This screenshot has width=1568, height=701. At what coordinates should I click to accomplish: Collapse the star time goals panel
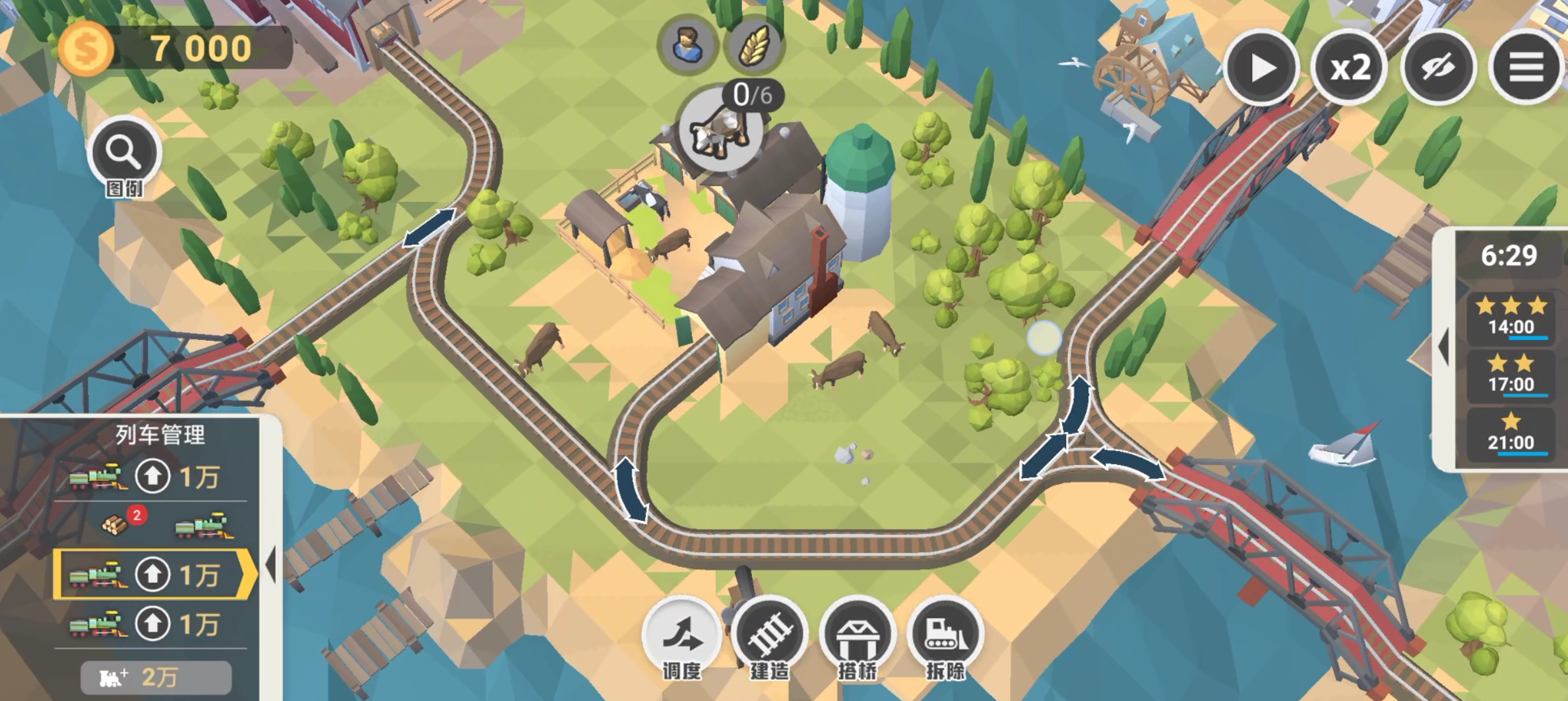[x=1444, y=346]
